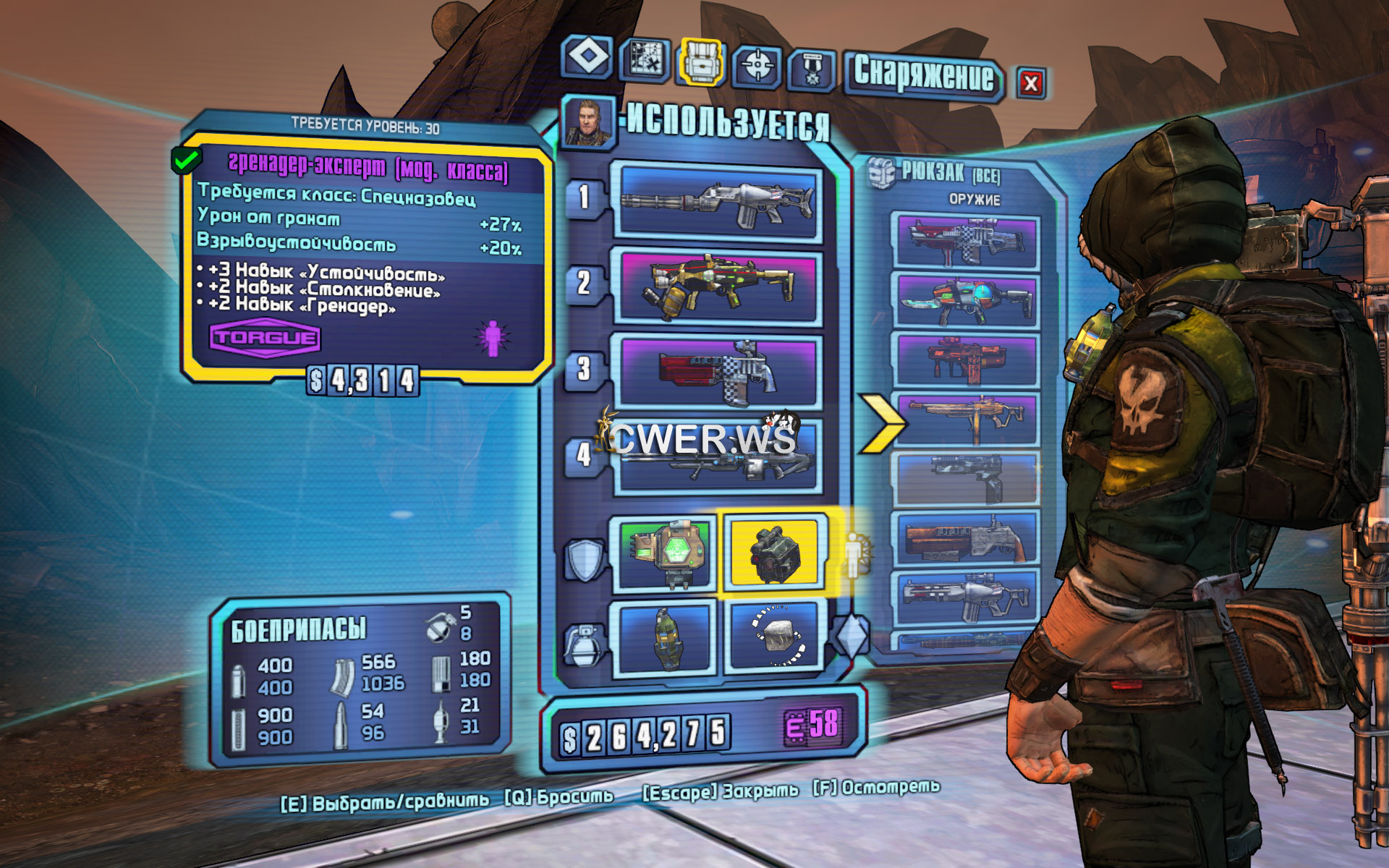Image resolution: width=1389 pixels, height=868 pixels.
Task: Choose the equipped relic slot
Action: 776,637
